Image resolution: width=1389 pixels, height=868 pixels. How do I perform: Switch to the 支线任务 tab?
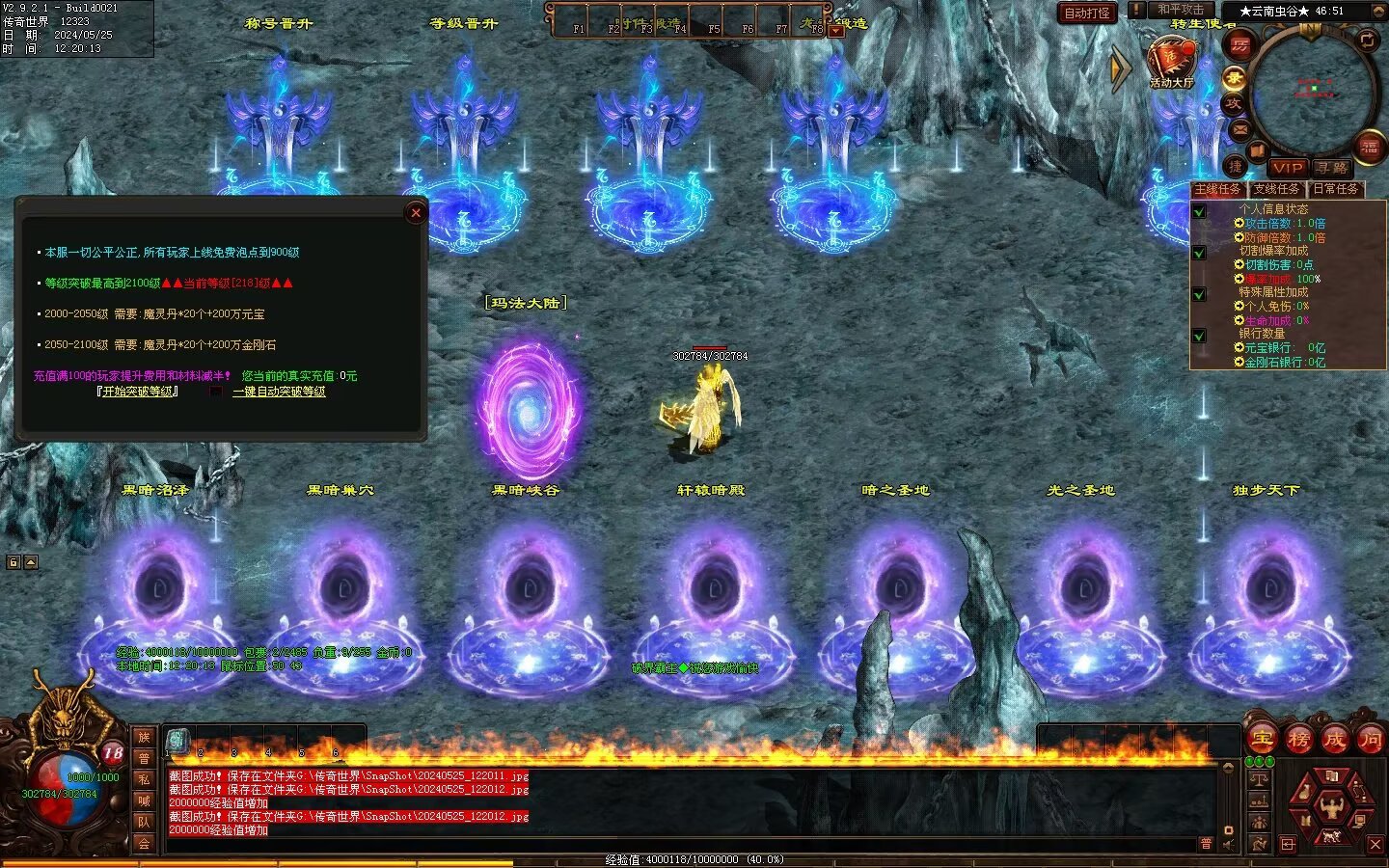(x=1276, y=189)
